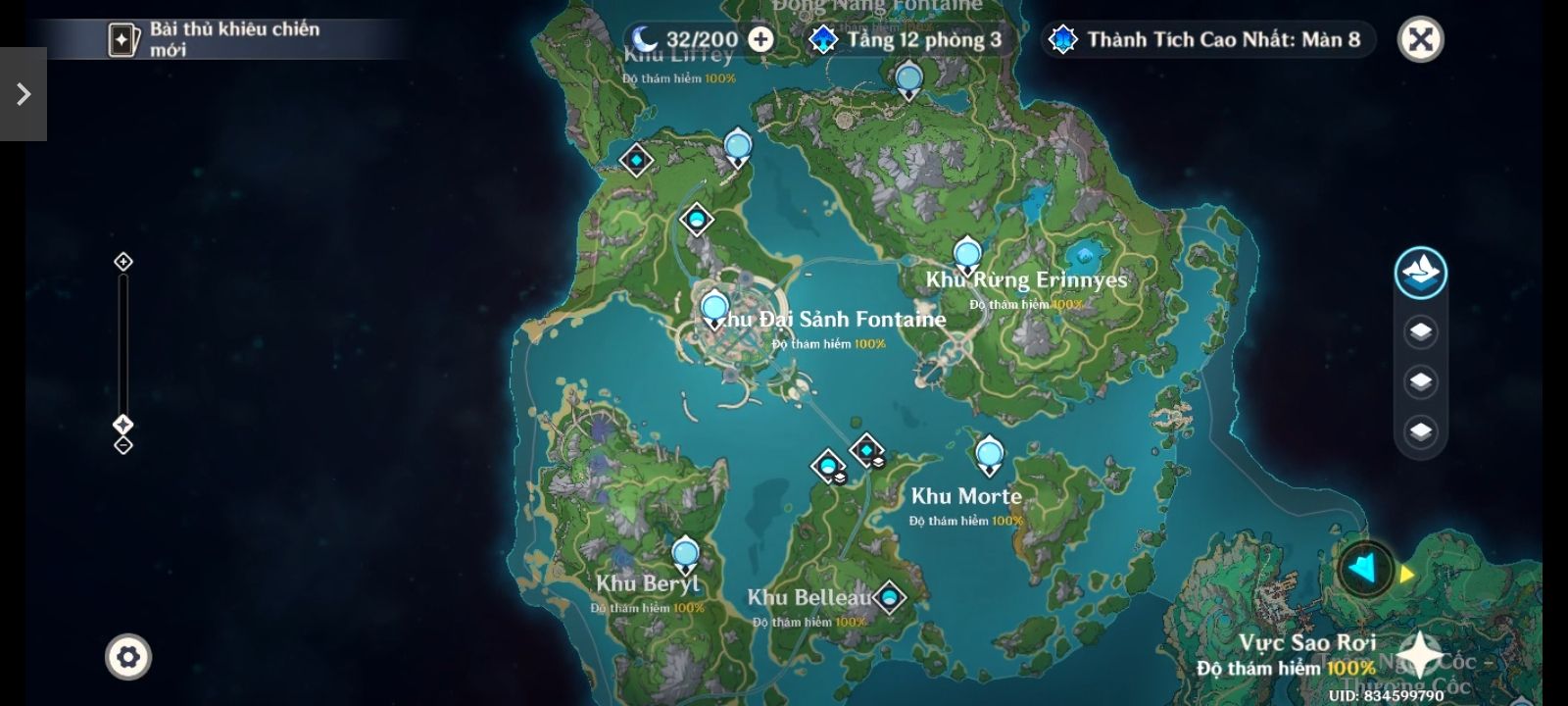Zoom in using the slider's plus button

click(123, 262)
